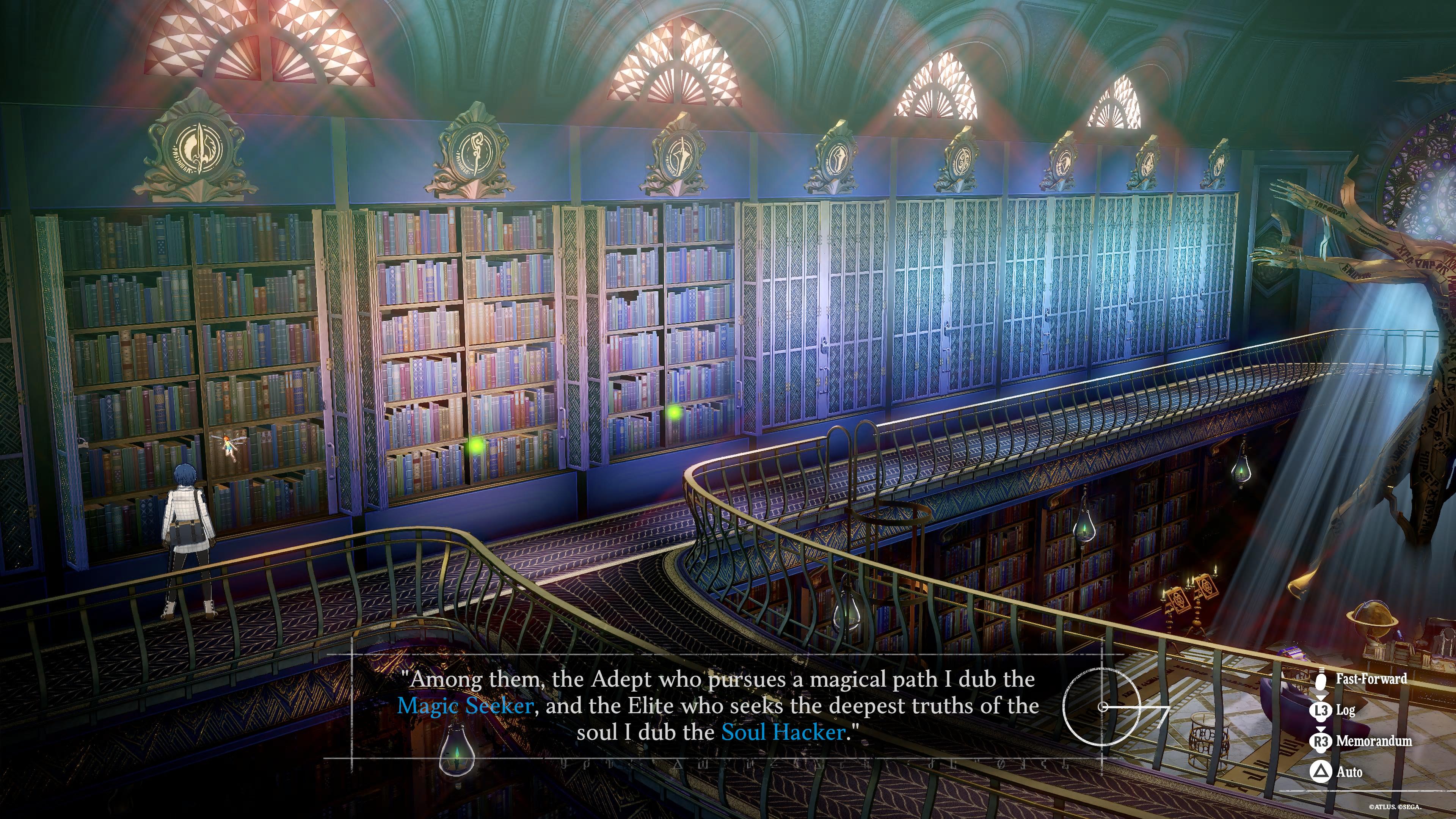Show the Memorandum glossary

coord(1373,741)
